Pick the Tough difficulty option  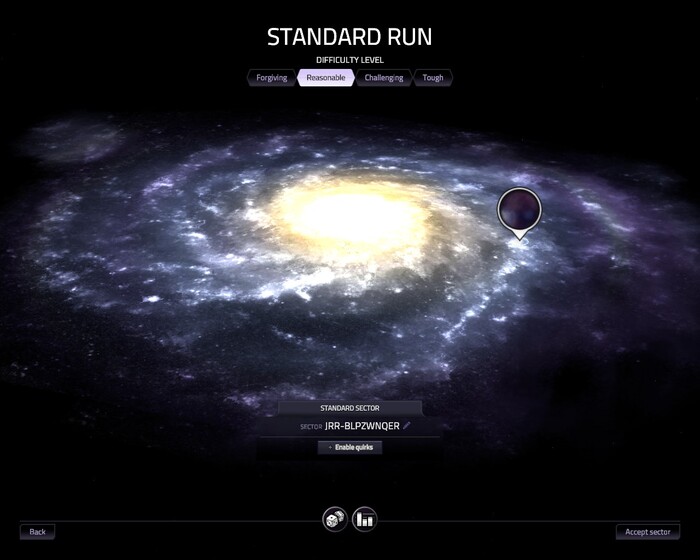433,77
